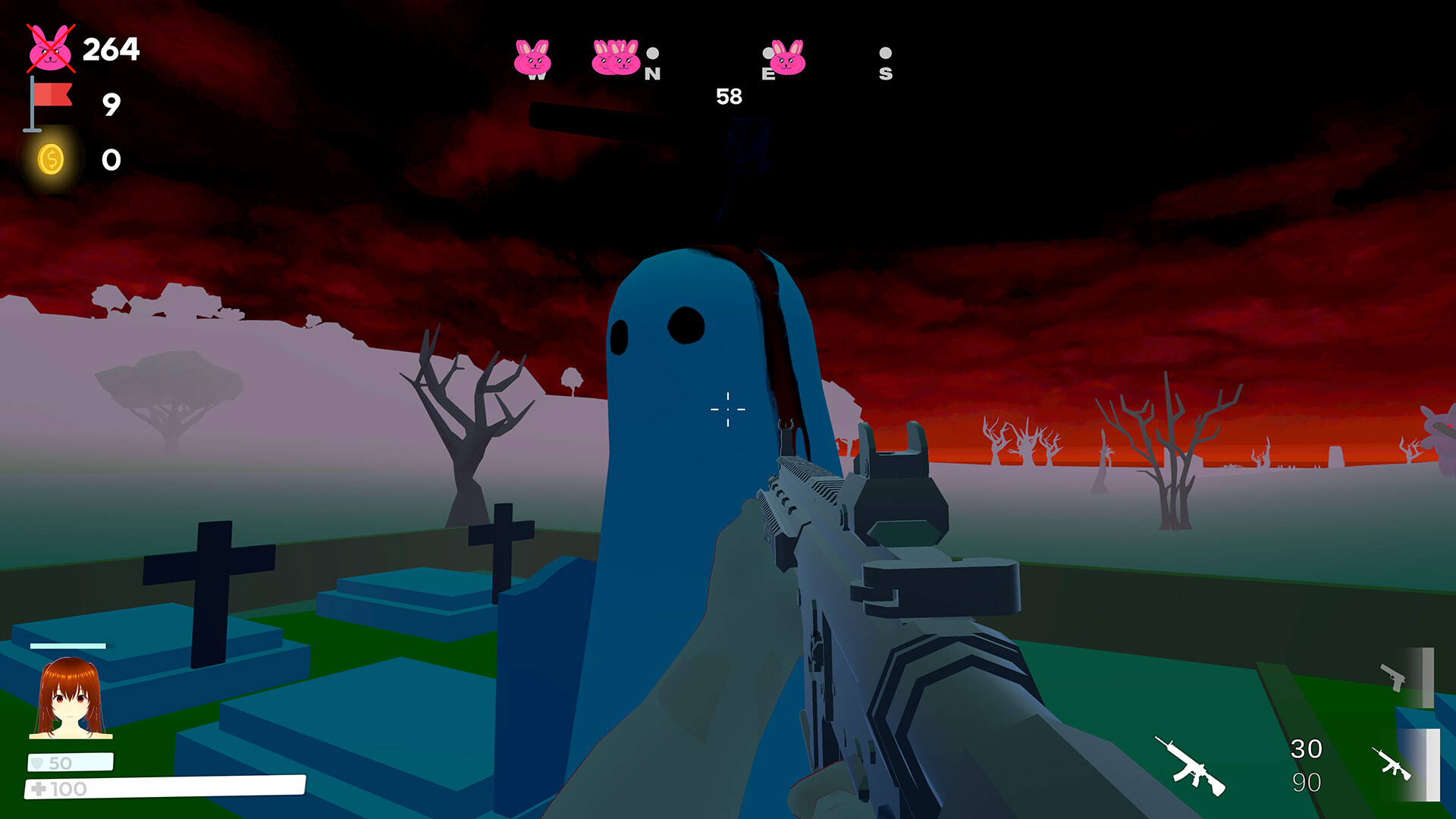Click the white dot right of the N marker
Image resolution: width=1456 pixels, height=819 pixels.
pyautogui.click(x=654, y=53)
